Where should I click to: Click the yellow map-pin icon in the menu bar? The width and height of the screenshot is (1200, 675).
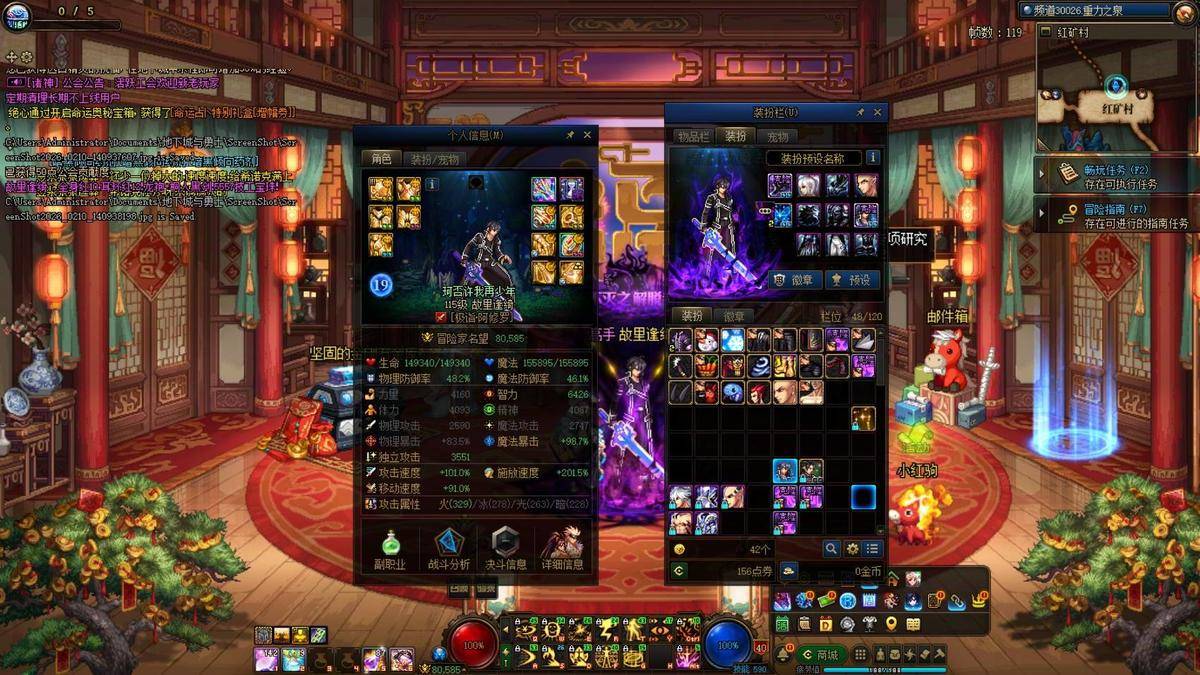(x=891, y=624)
